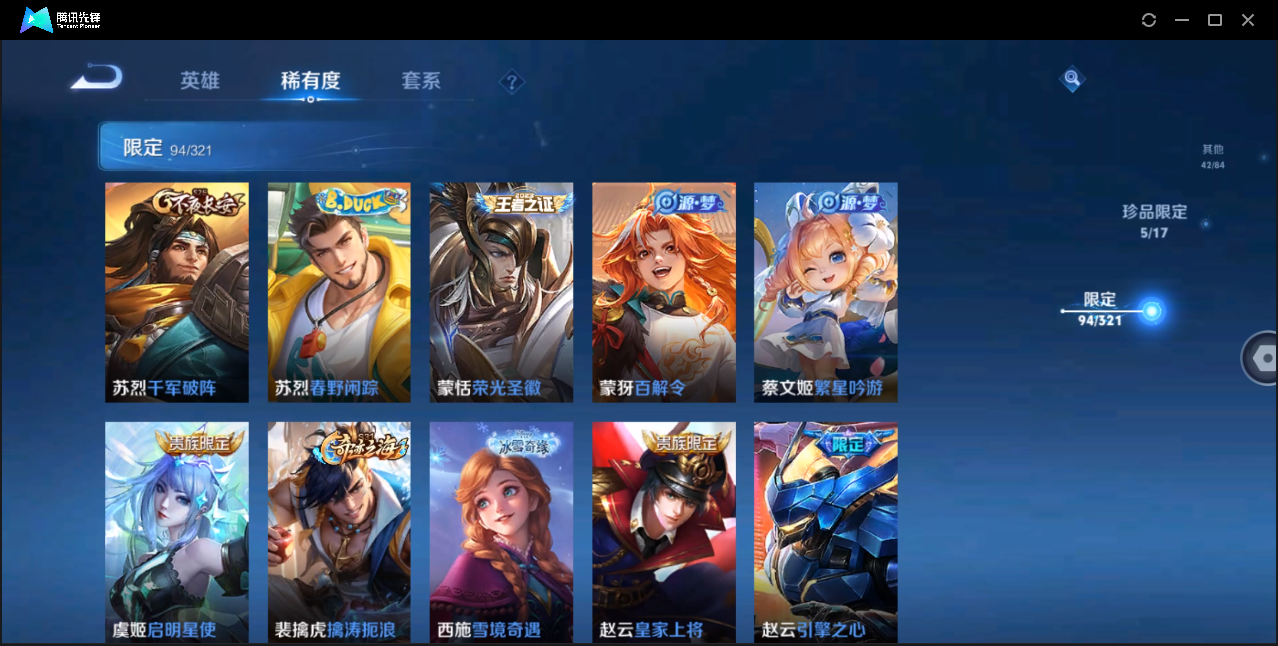Select the 稀有度 tab
Screen dimensions: 1278x646
pyautogui.click(x=310, y=81)
